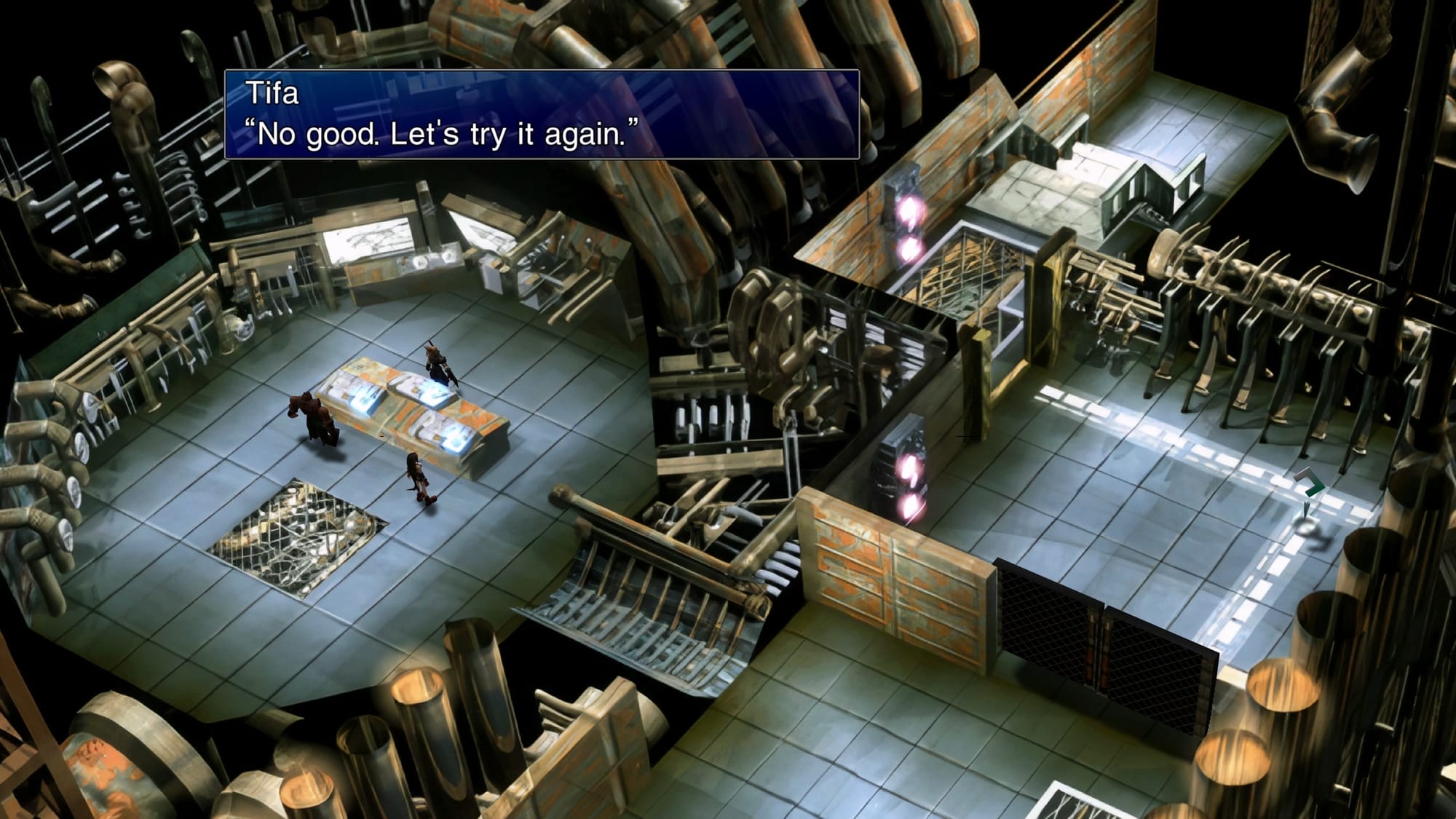Viewport: 1456px width, 819px height.
Task: Advance Tifa's "No good" dialogue box
Action: pos(542,114)
